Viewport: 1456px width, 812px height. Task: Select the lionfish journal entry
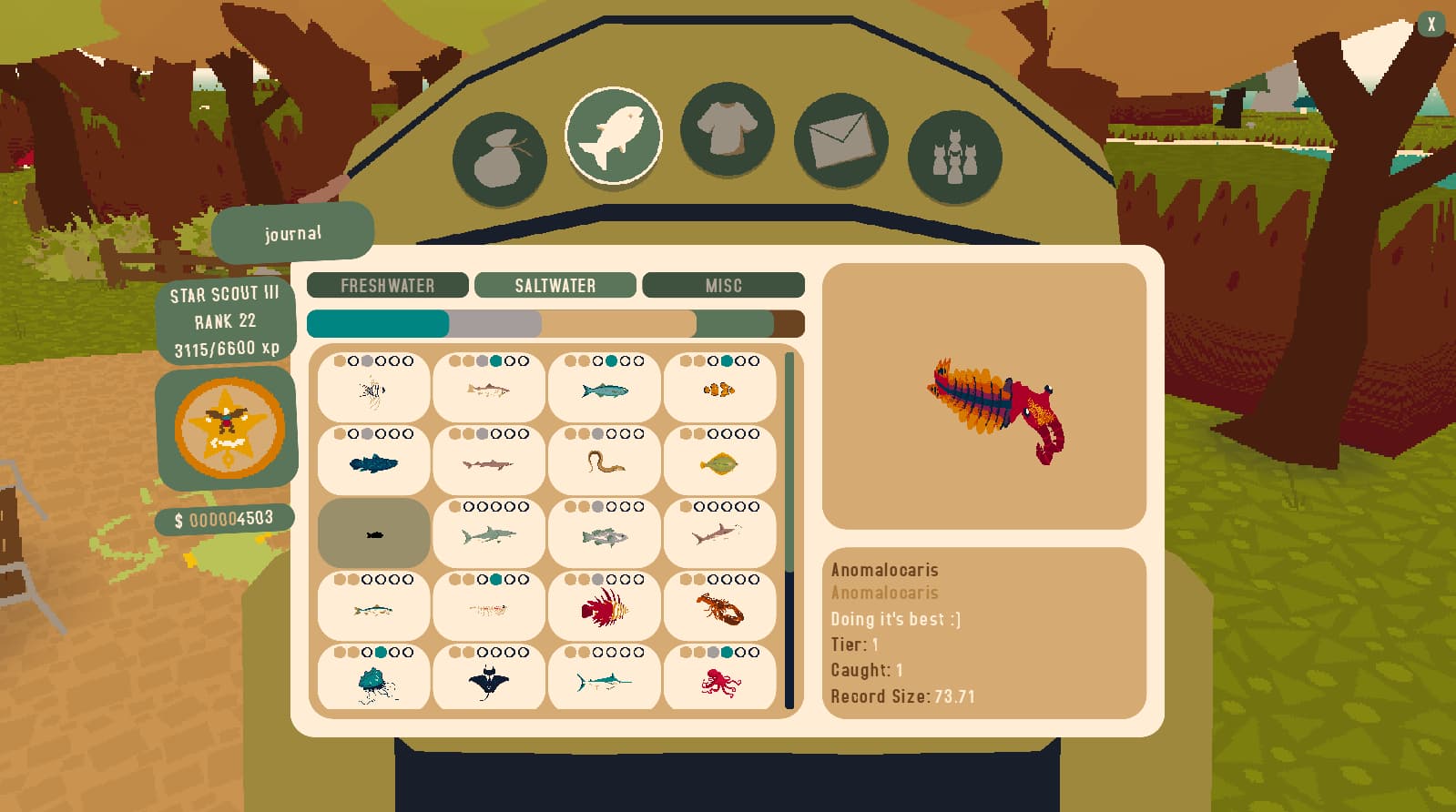[x=604, y=608]
